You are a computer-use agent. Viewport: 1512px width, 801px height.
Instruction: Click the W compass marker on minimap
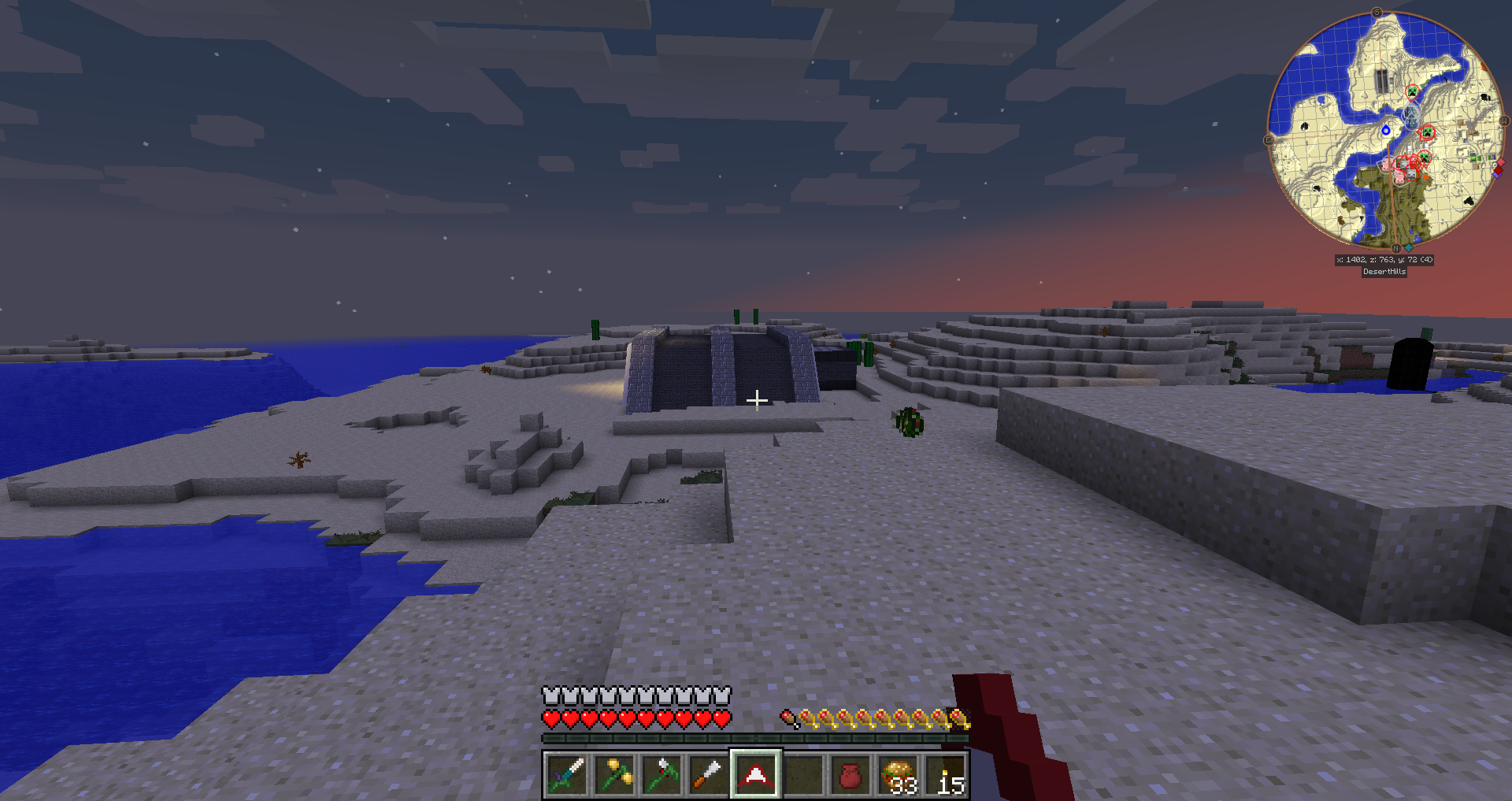pyautogui.click(x=1503, y=121)
